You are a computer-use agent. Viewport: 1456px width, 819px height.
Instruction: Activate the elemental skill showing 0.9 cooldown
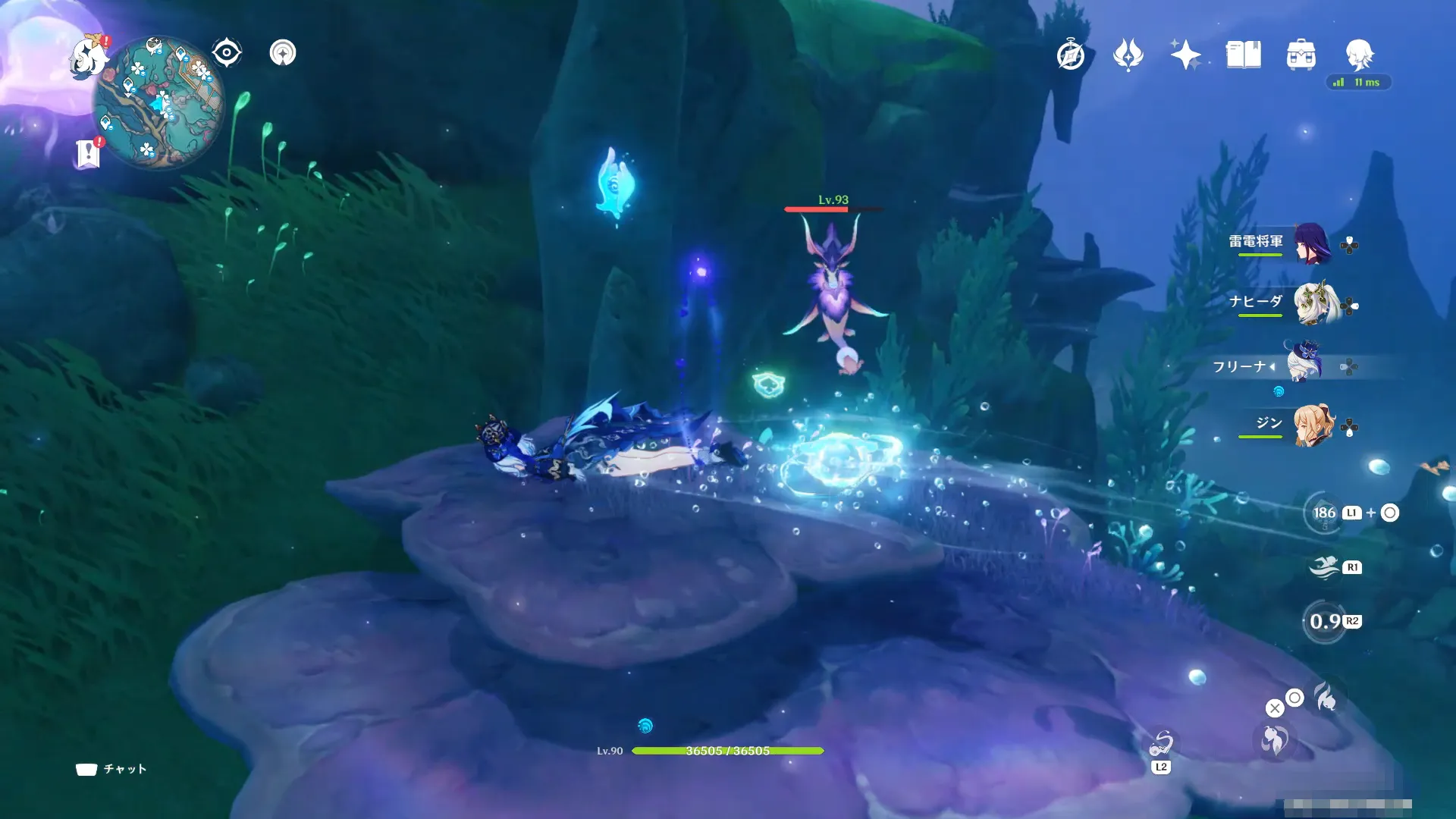[1325, 622]
